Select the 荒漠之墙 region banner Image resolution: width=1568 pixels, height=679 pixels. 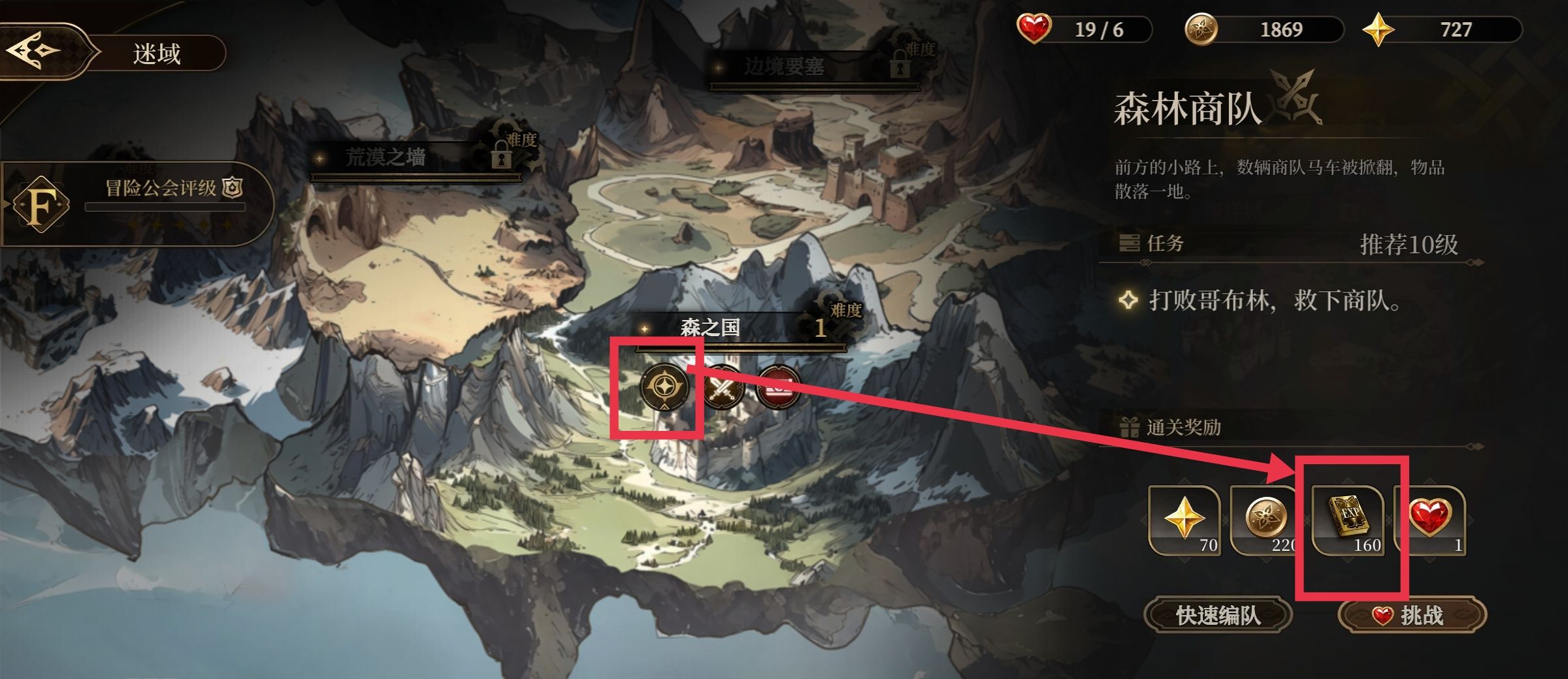[385, 157]
